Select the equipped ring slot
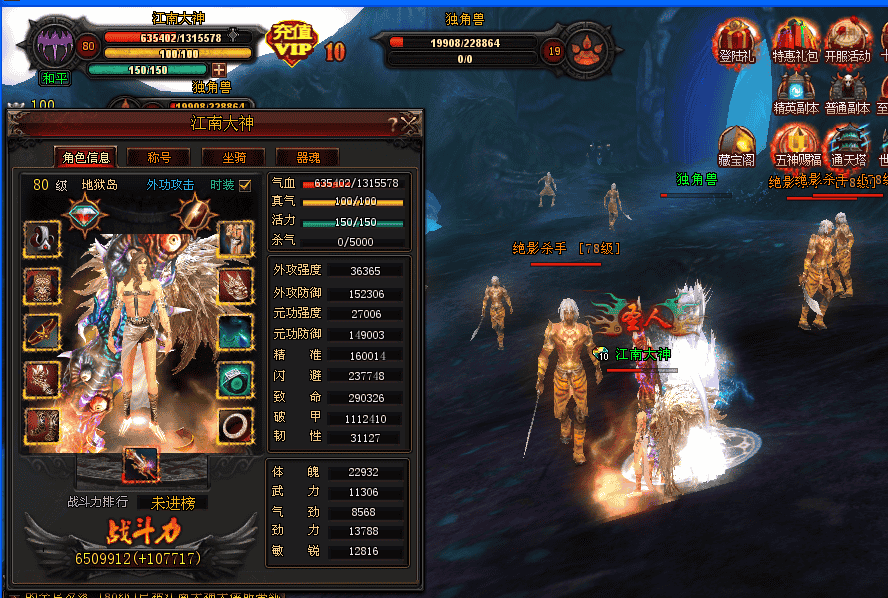888x598 pixels. pos(236,426)
